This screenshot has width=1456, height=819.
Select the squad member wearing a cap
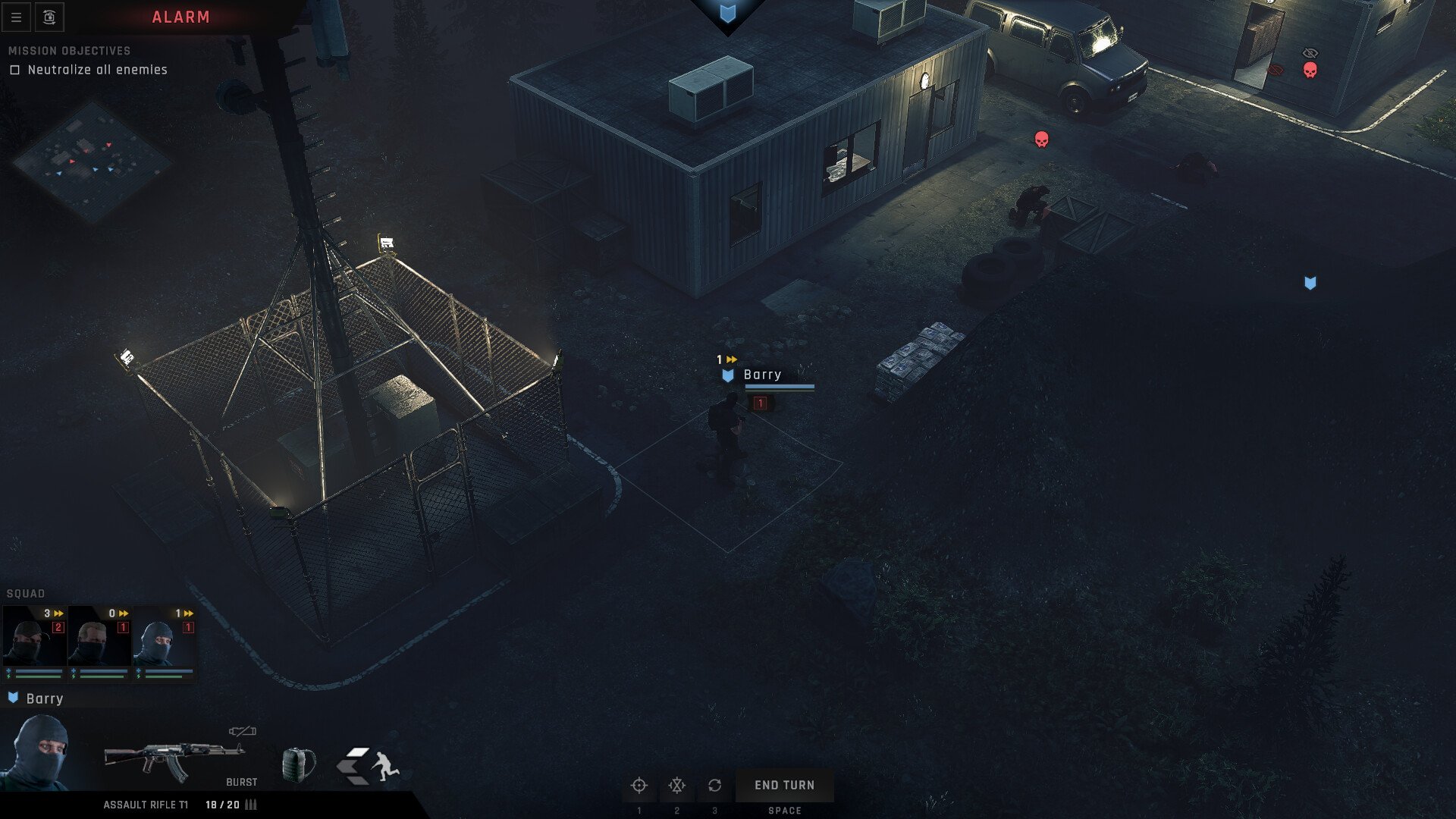(35, 642)
